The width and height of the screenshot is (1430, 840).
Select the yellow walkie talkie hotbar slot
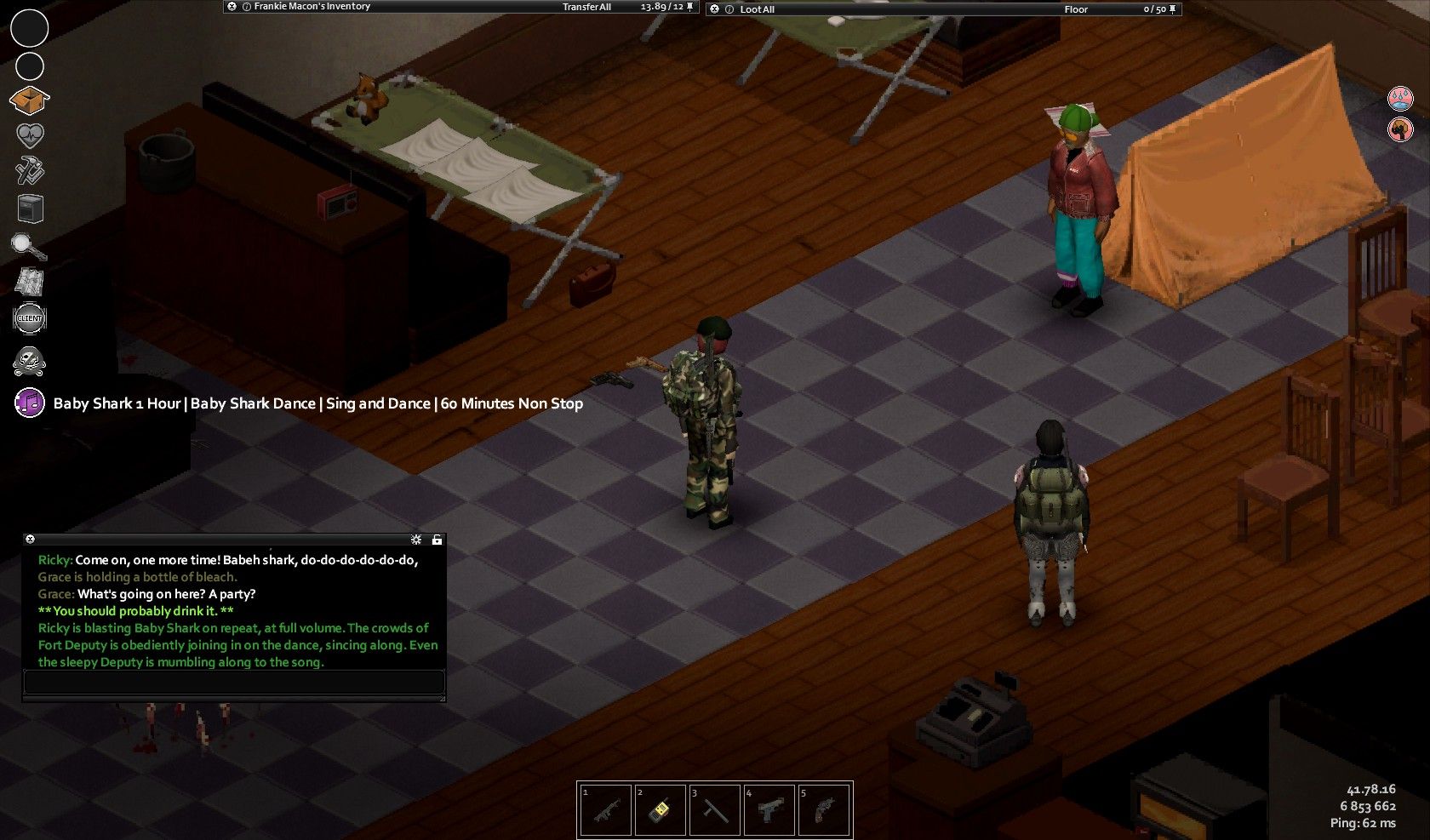661,810
